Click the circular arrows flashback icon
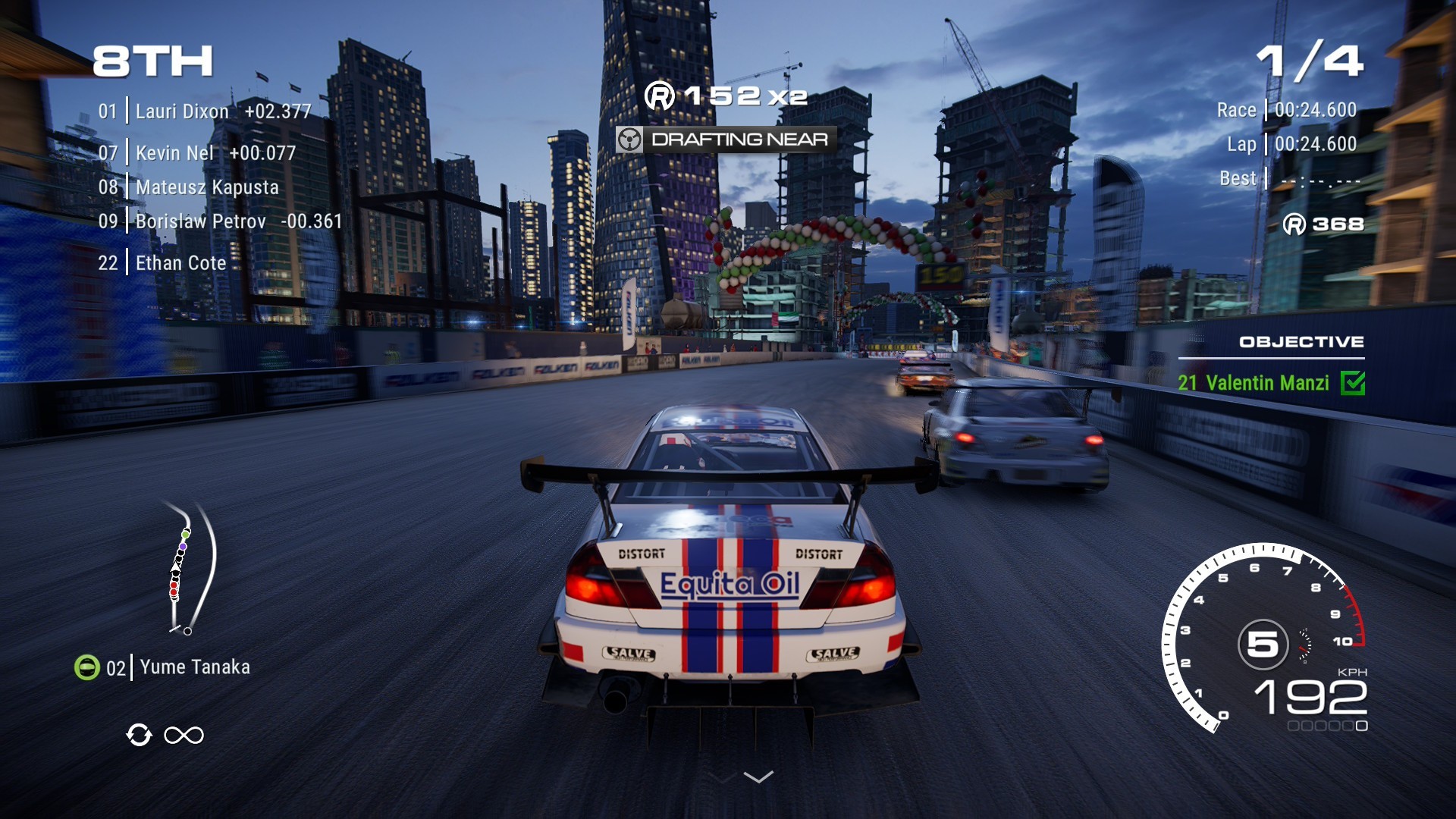The width and height of the screenshot is (1456, 819). [x=139, y=735]
